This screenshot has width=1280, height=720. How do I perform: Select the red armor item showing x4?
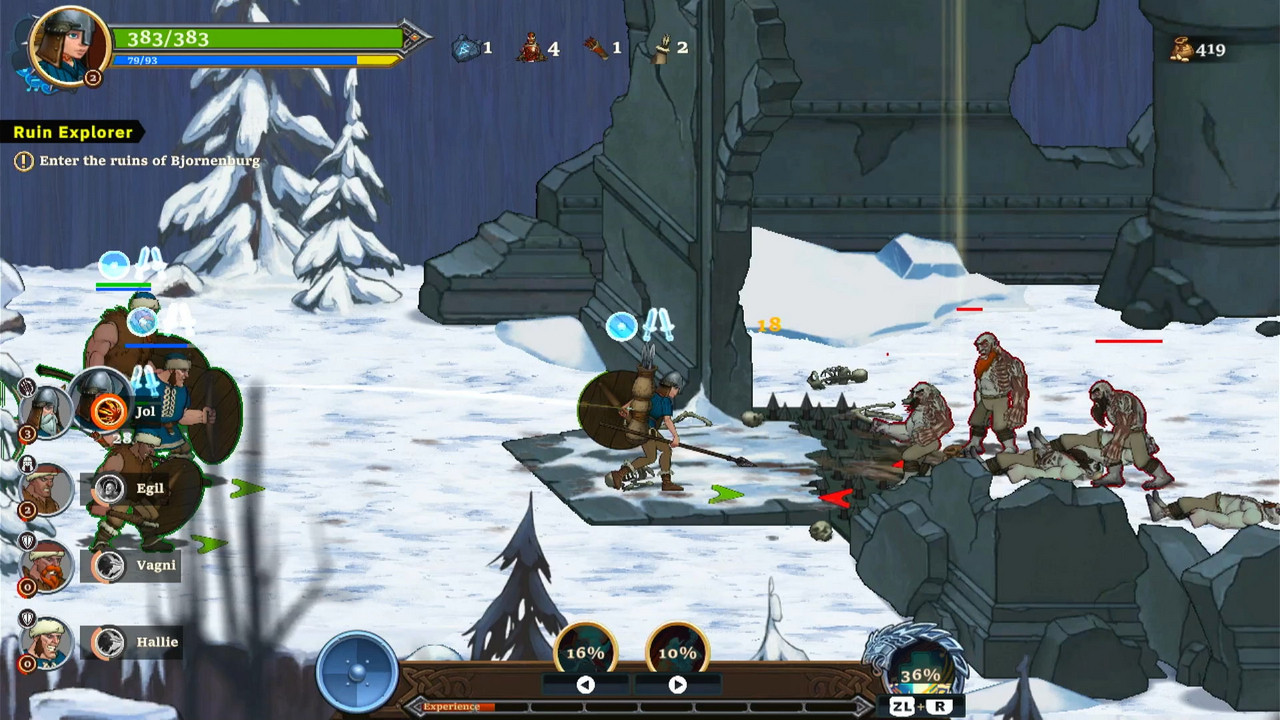(530, 48)
